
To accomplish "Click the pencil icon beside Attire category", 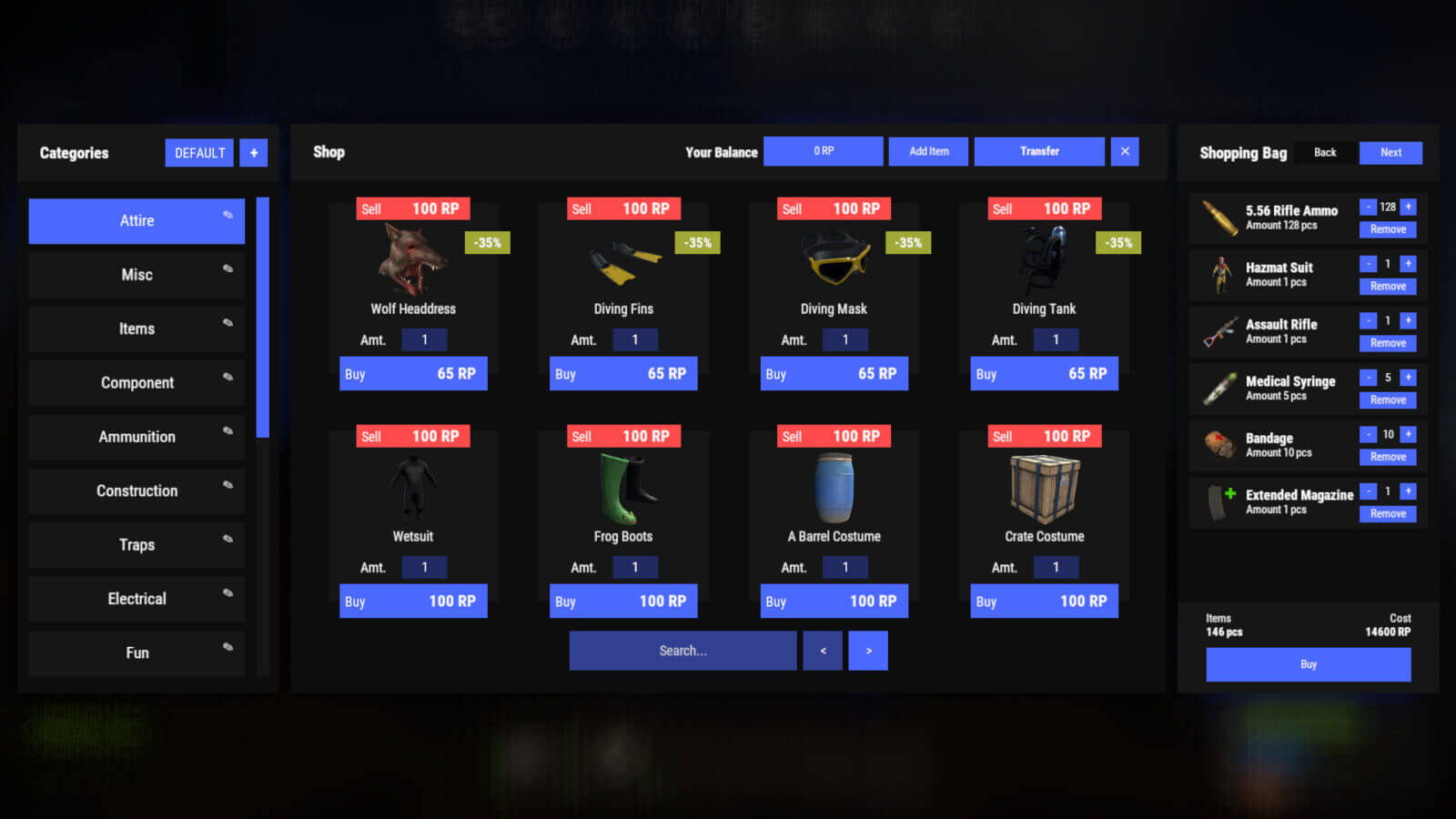I will pyautogui.click(x=227, y=215).
